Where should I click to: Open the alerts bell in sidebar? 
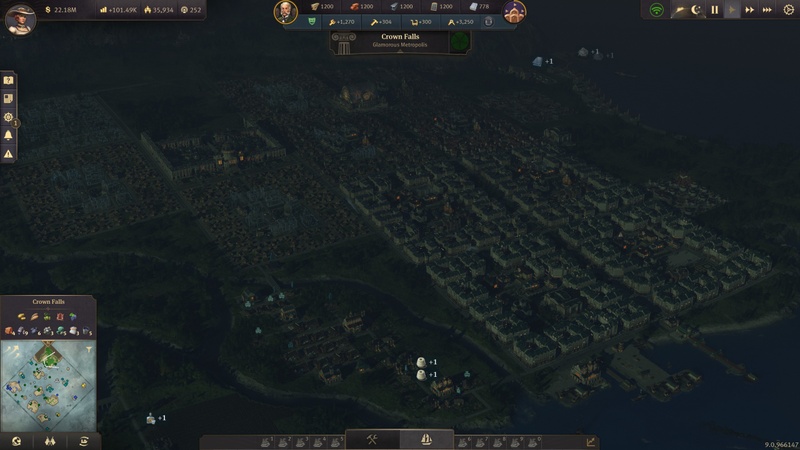point(9,135)
